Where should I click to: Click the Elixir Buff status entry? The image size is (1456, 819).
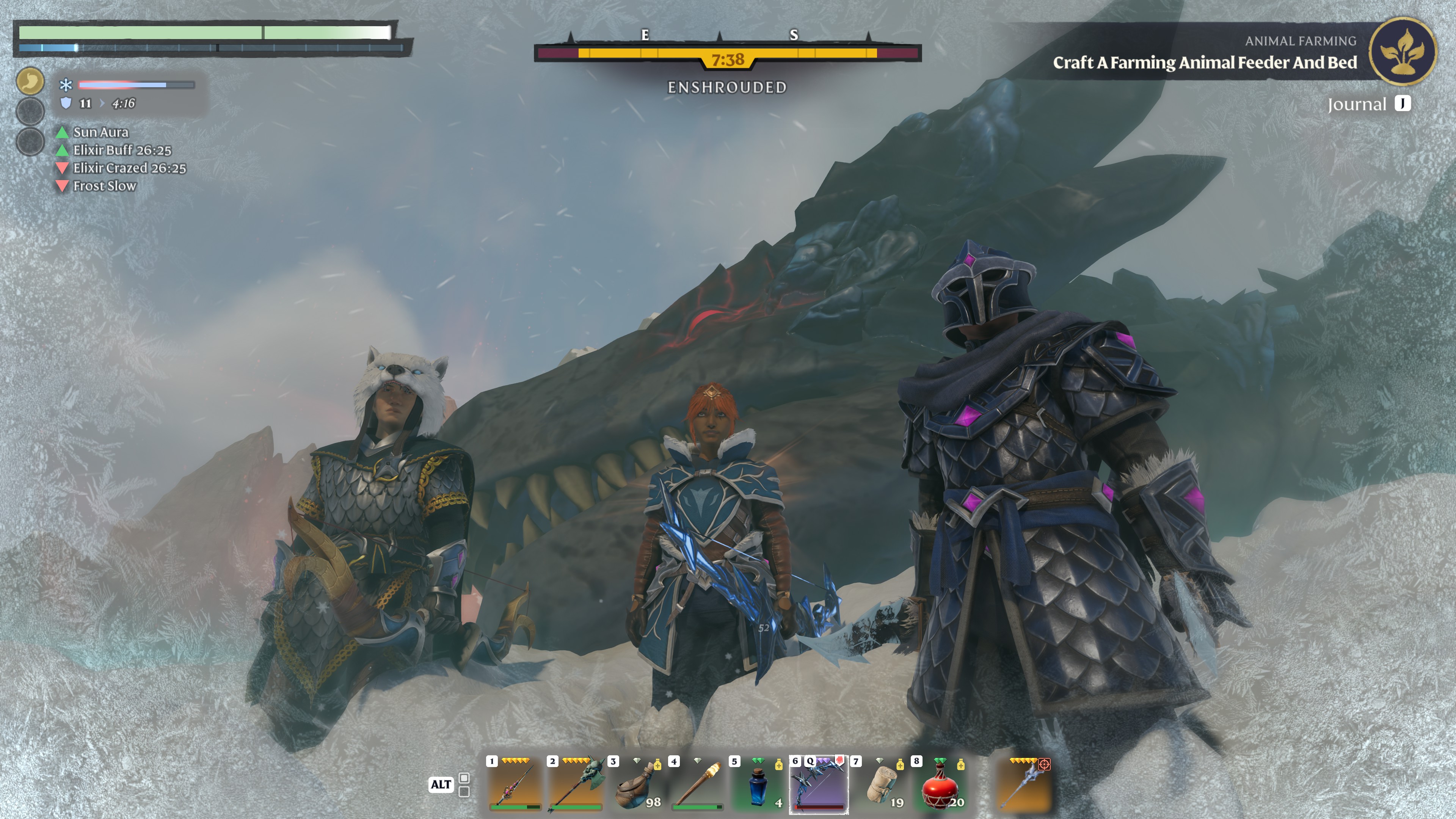tap(121, 151)
